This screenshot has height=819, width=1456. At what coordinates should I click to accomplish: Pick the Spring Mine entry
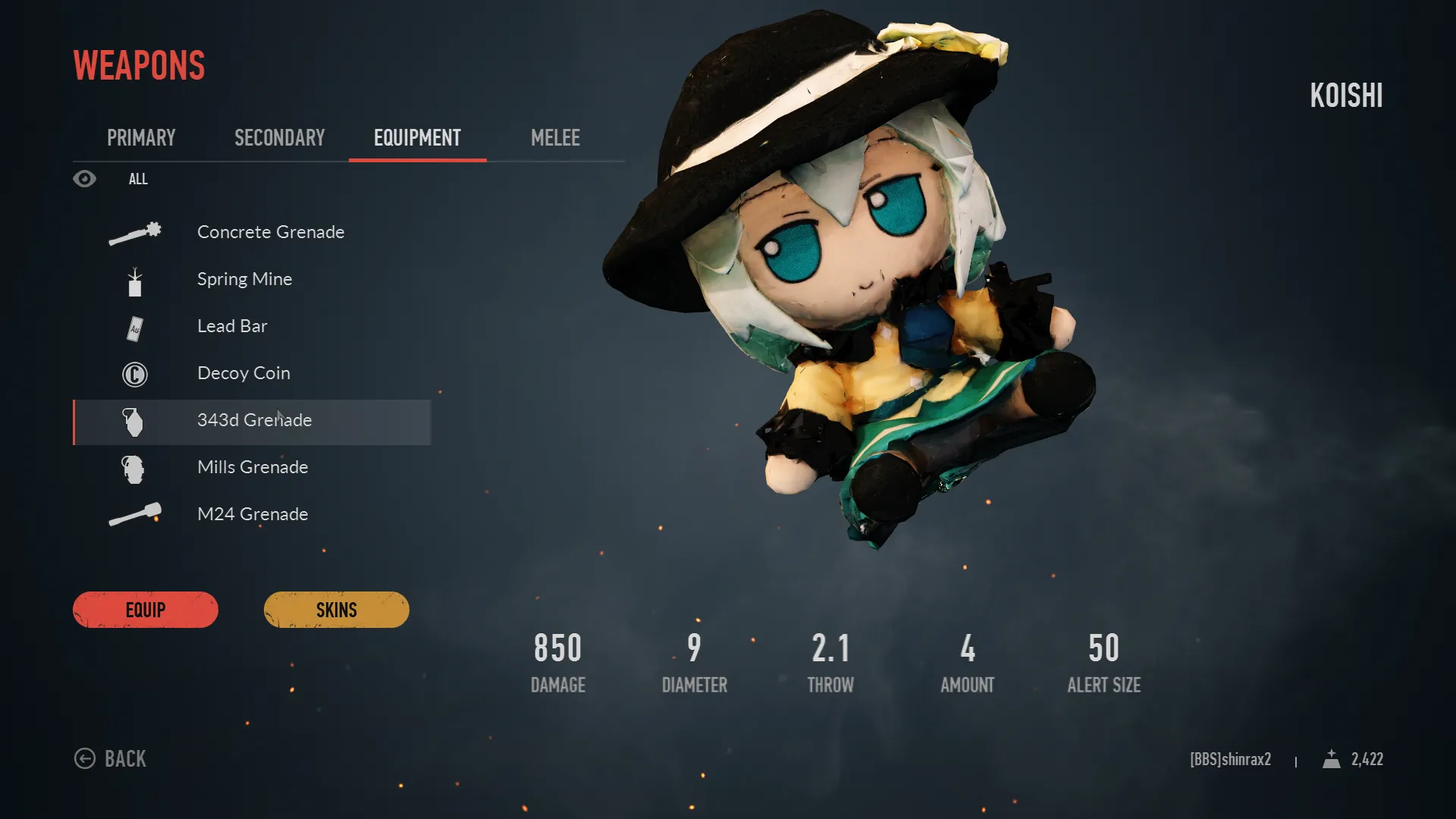click(244, 279)
